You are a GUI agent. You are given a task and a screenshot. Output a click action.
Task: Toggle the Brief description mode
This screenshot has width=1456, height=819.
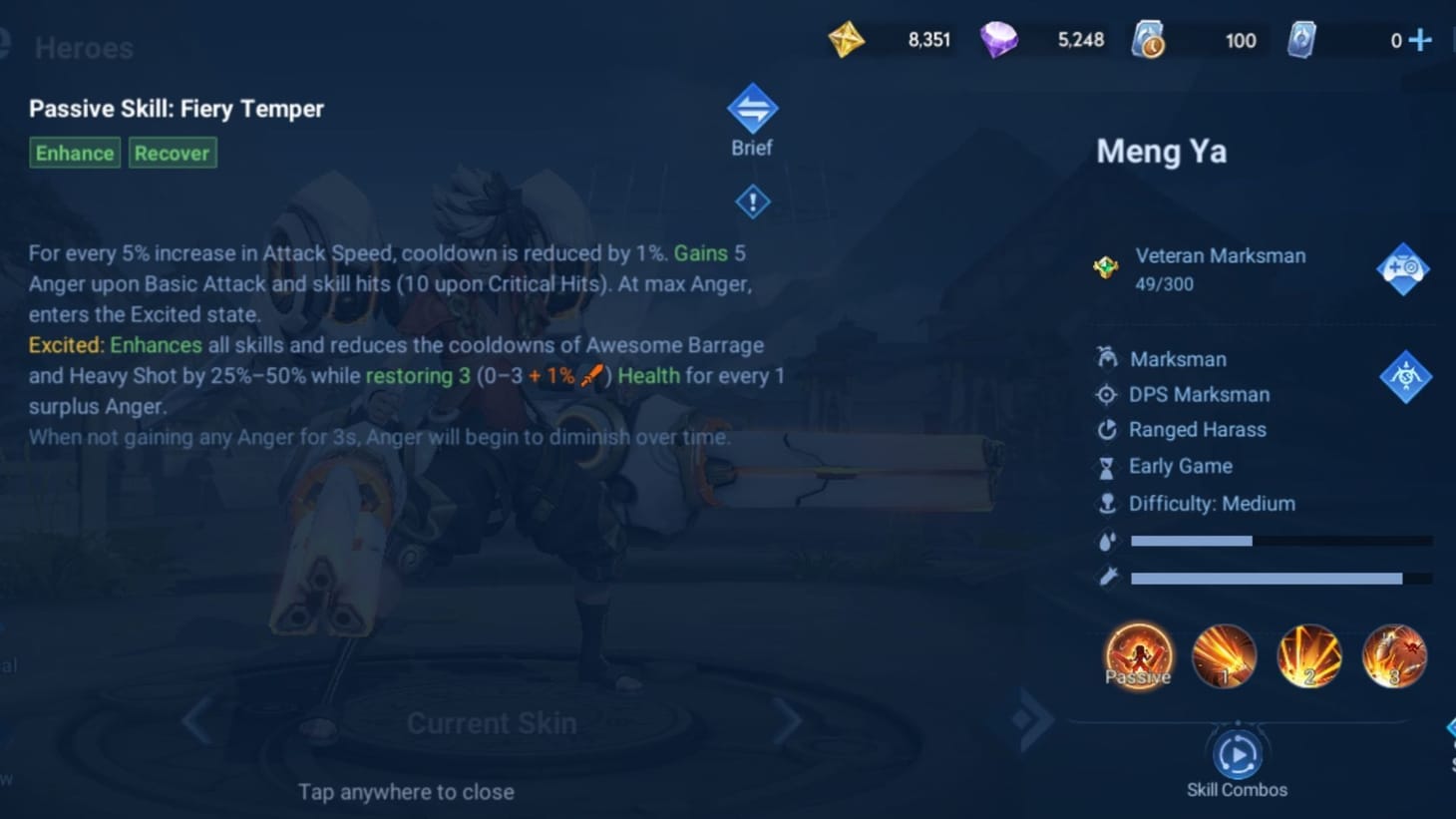pos(752,110)
